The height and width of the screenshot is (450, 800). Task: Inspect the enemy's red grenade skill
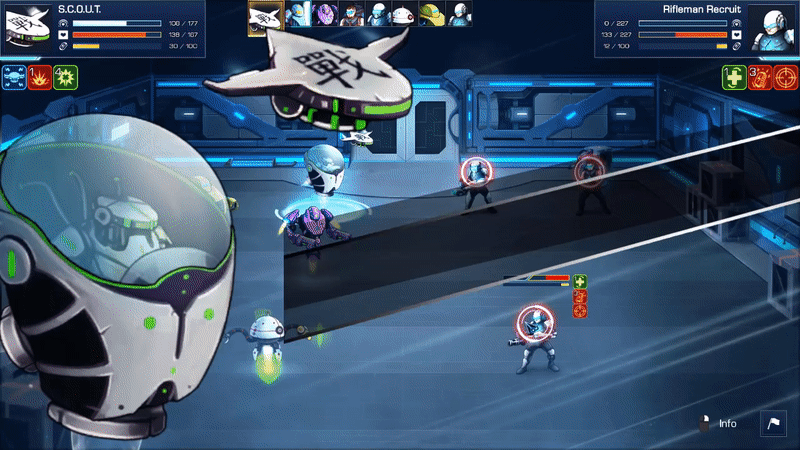tap(760, 77)
